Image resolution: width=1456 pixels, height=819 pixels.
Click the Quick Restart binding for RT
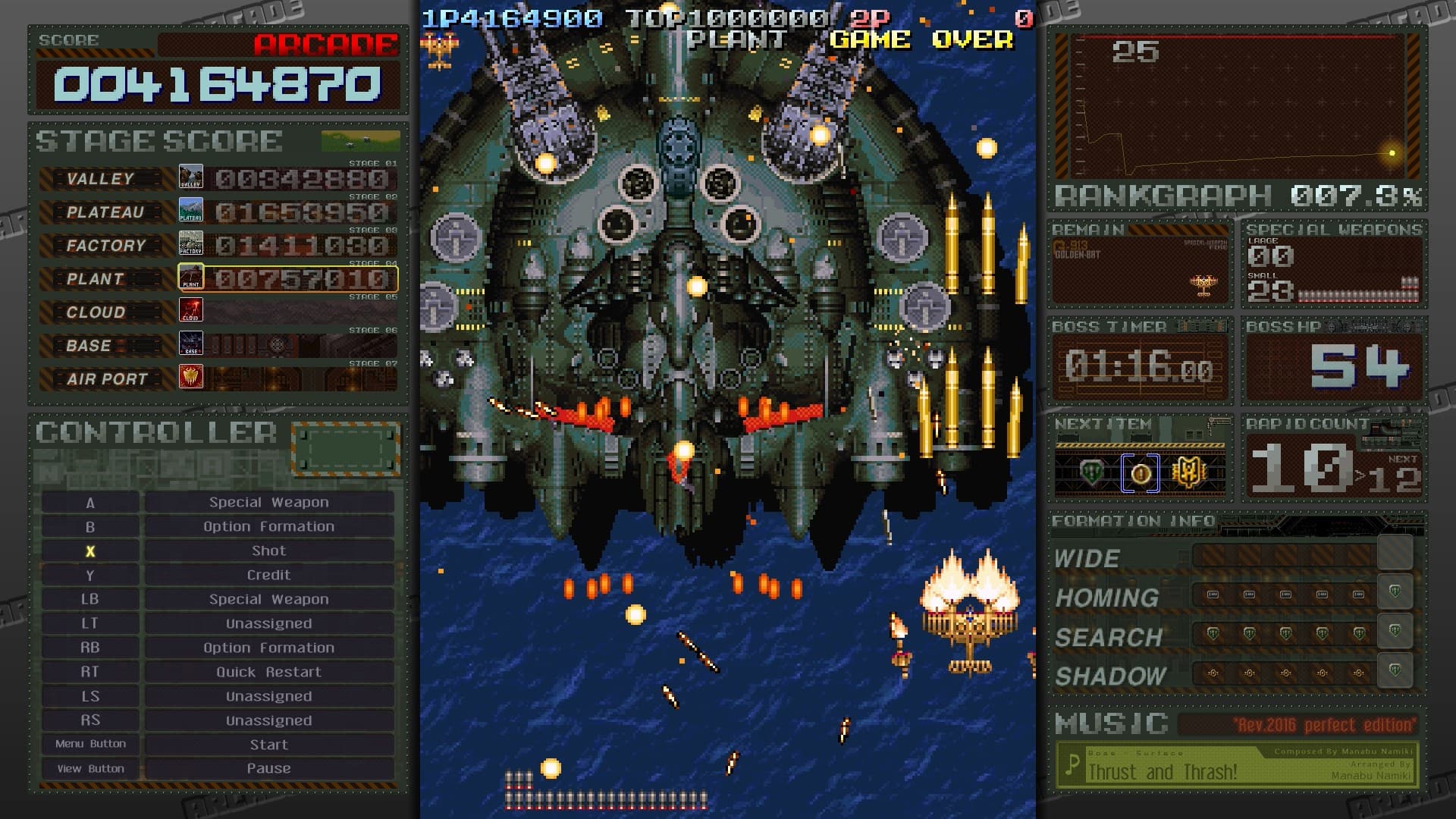click(268, 671)
